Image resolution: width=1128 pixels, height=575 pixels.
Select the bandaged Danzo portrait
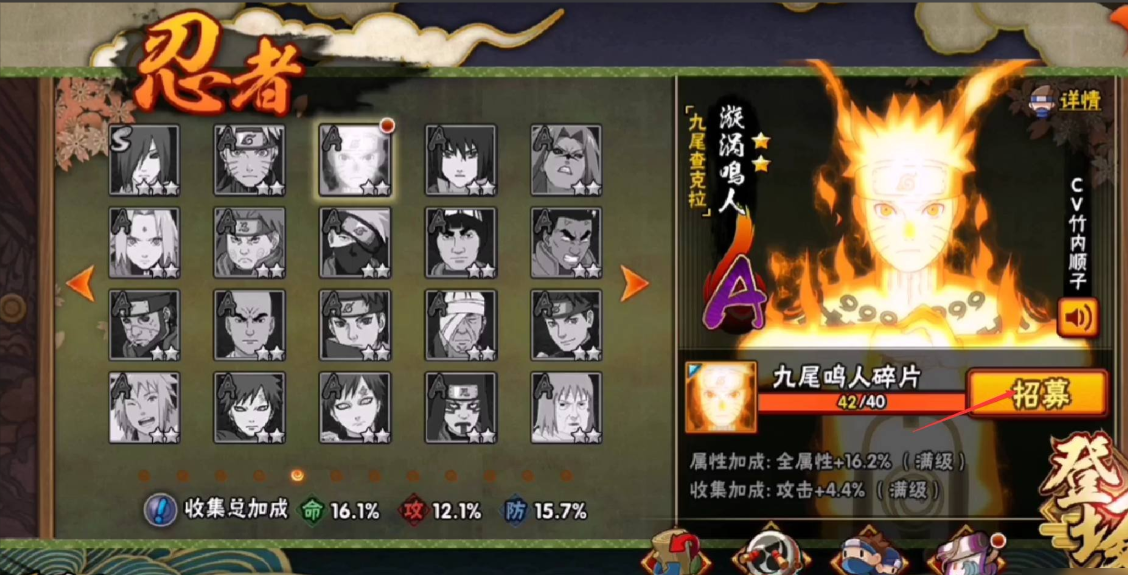(460, 325)
